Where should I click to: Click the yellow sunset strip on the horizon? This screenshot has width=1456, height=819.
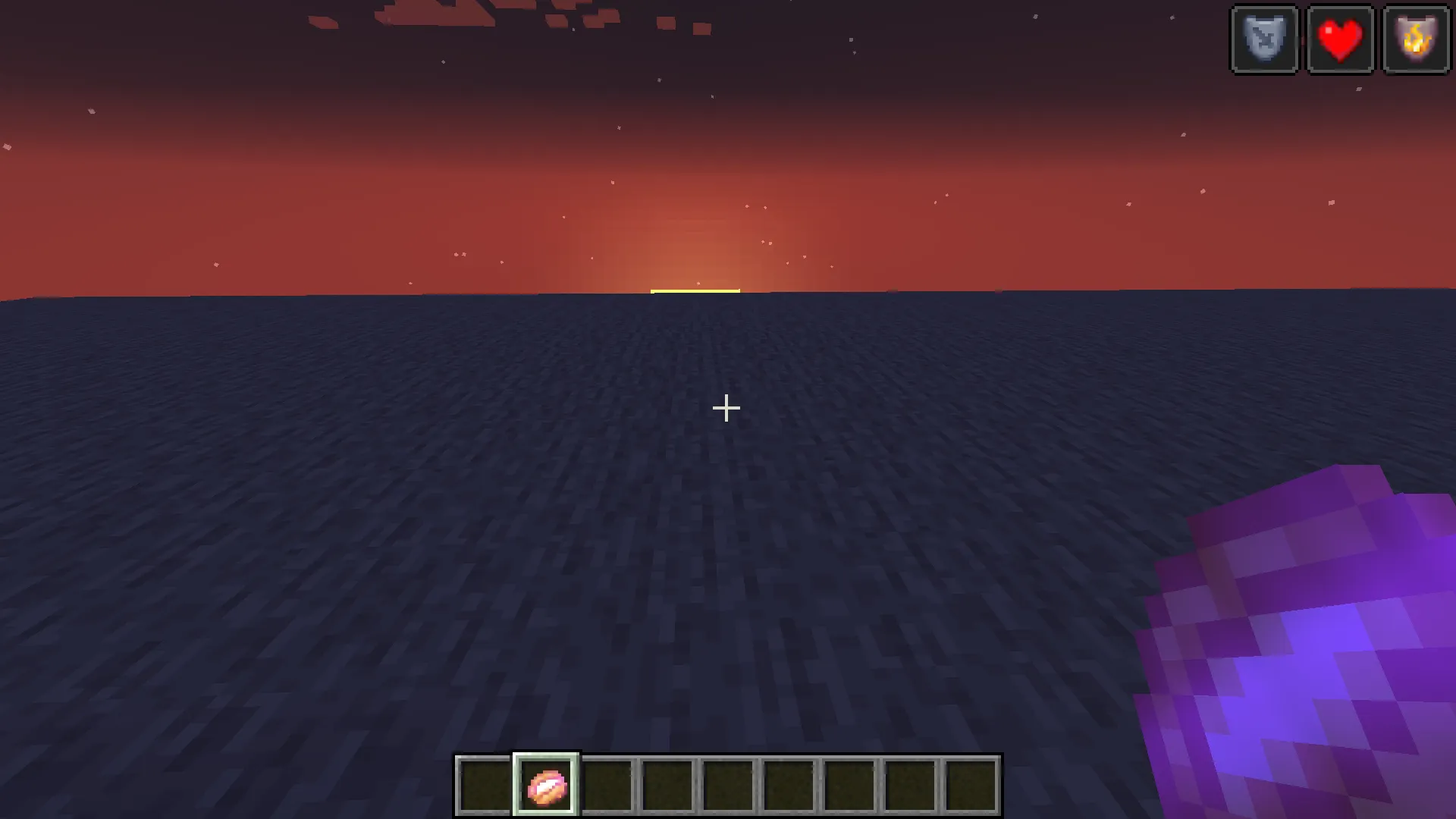[x=695, y=290]
